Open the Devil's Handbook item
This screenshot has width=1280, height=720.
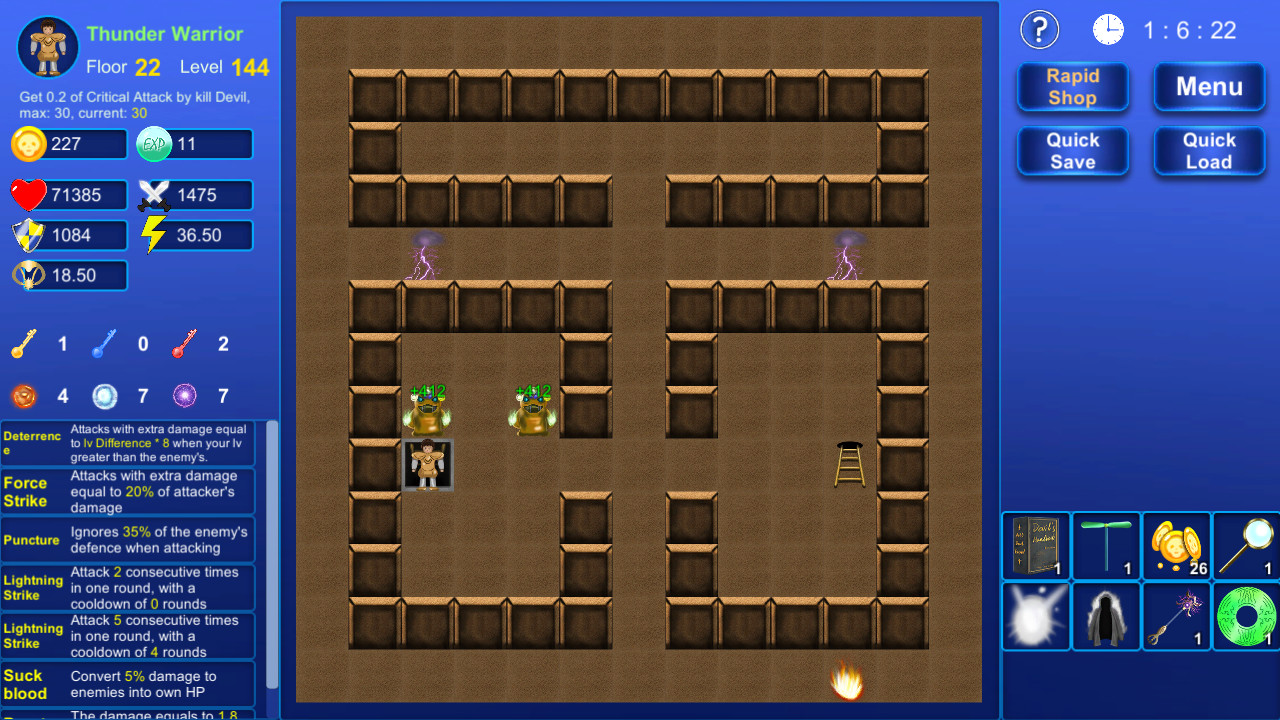[x=1036, y=546]
